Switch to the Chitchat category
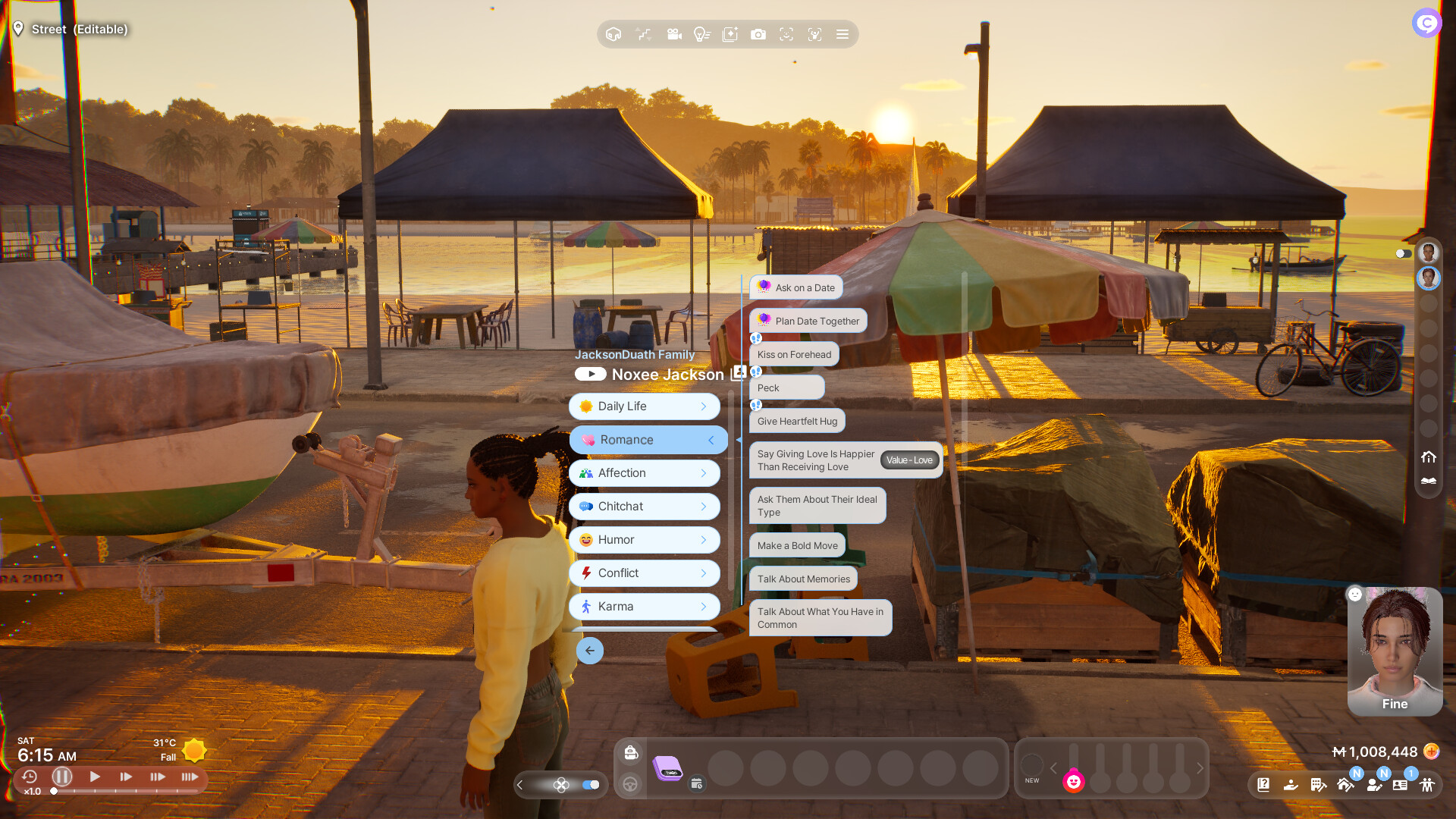The width and height of the screenshot is (1456, 819). point(645,507)
